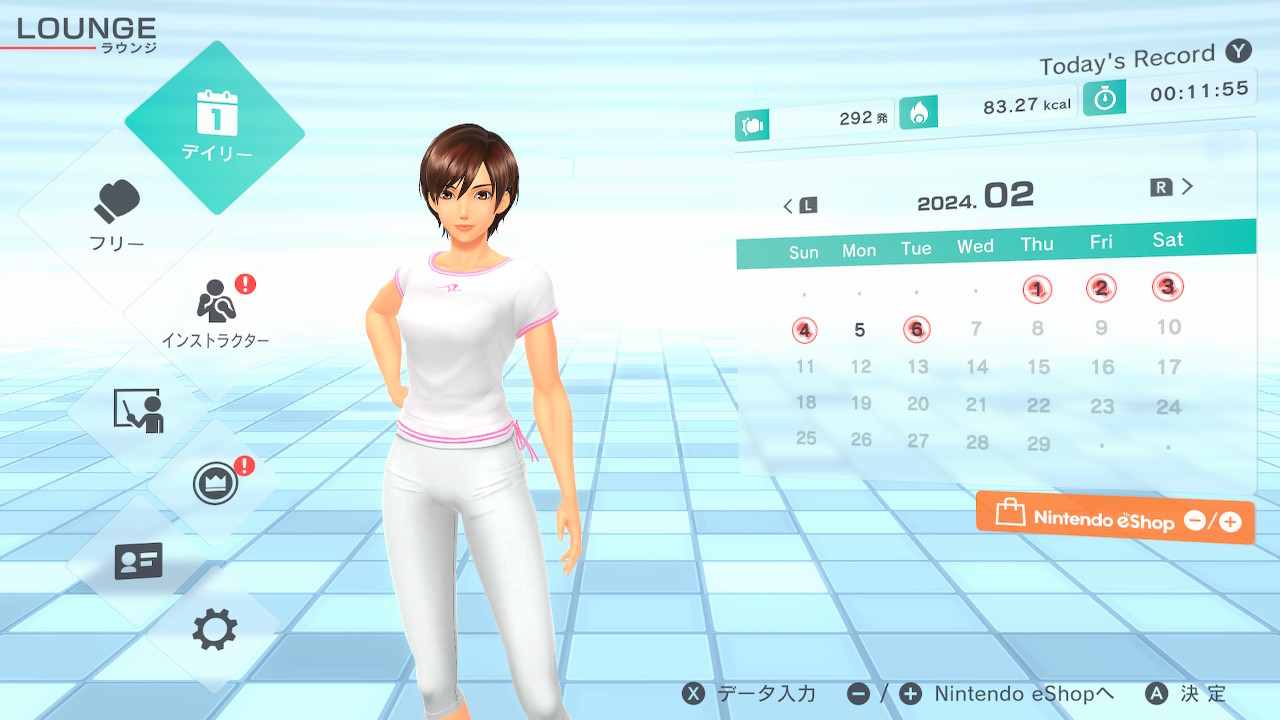1280x720 pixels.
Task: Select the フリー boxing glove menu
Action: click(117, 215)
